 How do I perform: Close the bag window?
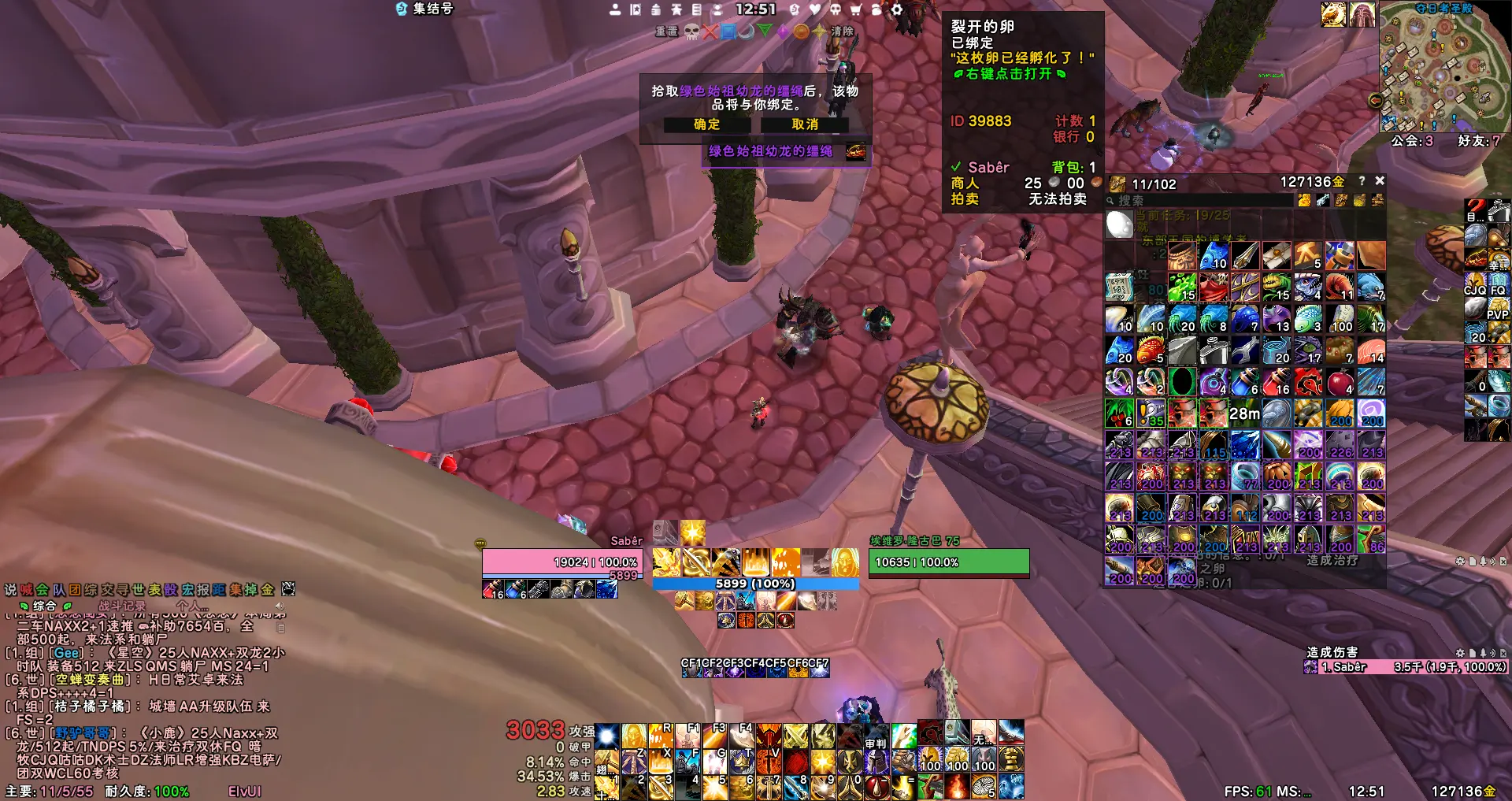pyautogui.click(x=1380, y=181)
